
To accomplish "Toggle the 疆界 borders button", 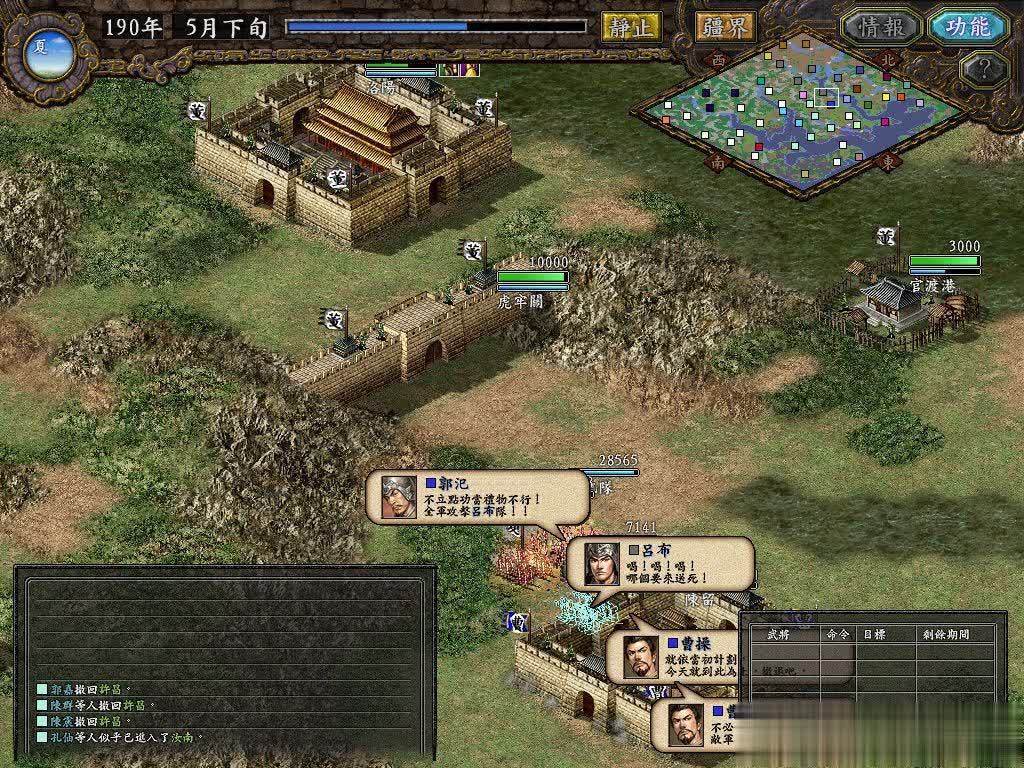I will coord(725,27).
